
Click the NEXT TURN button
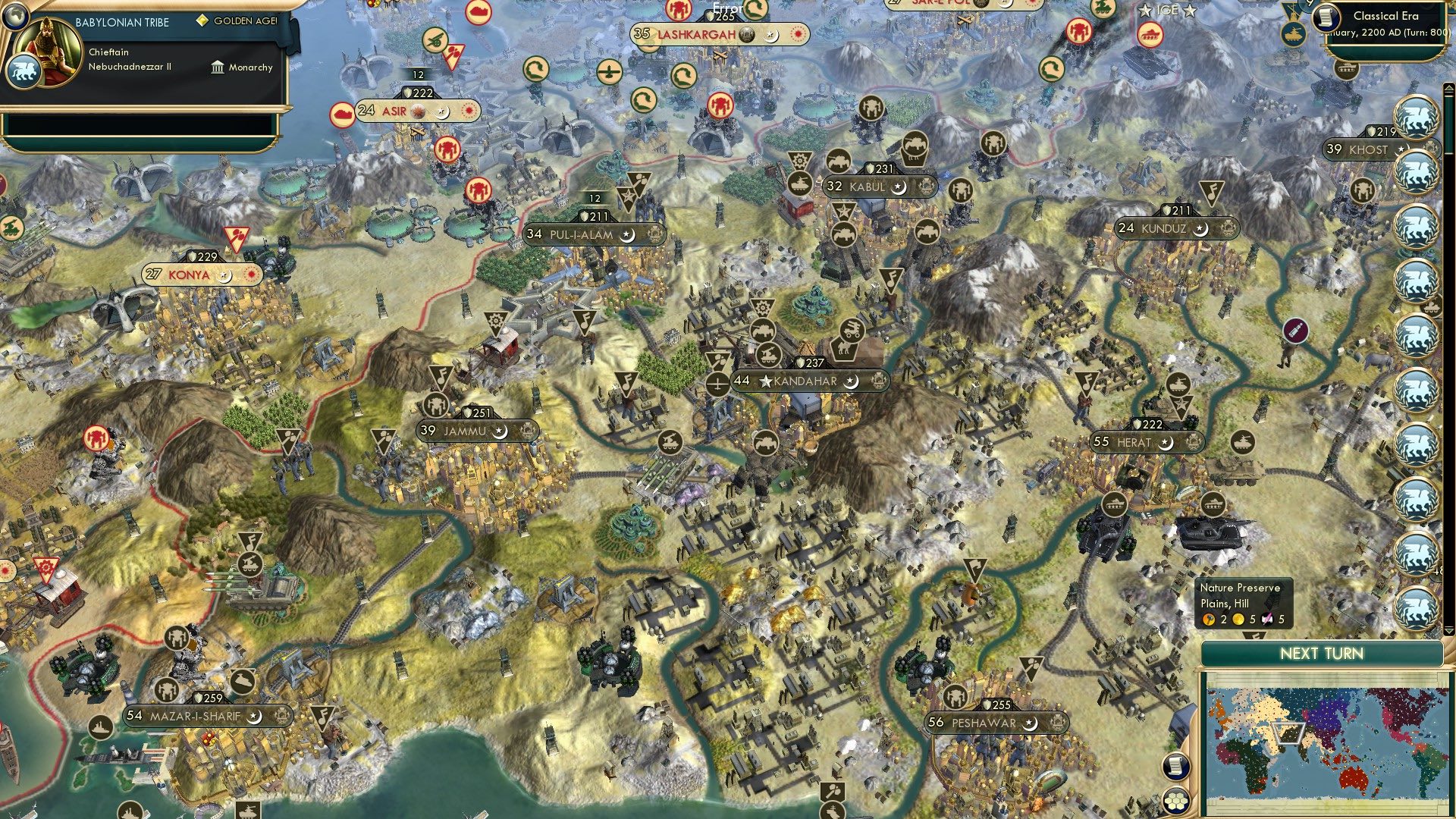[x=1324, y=654]
